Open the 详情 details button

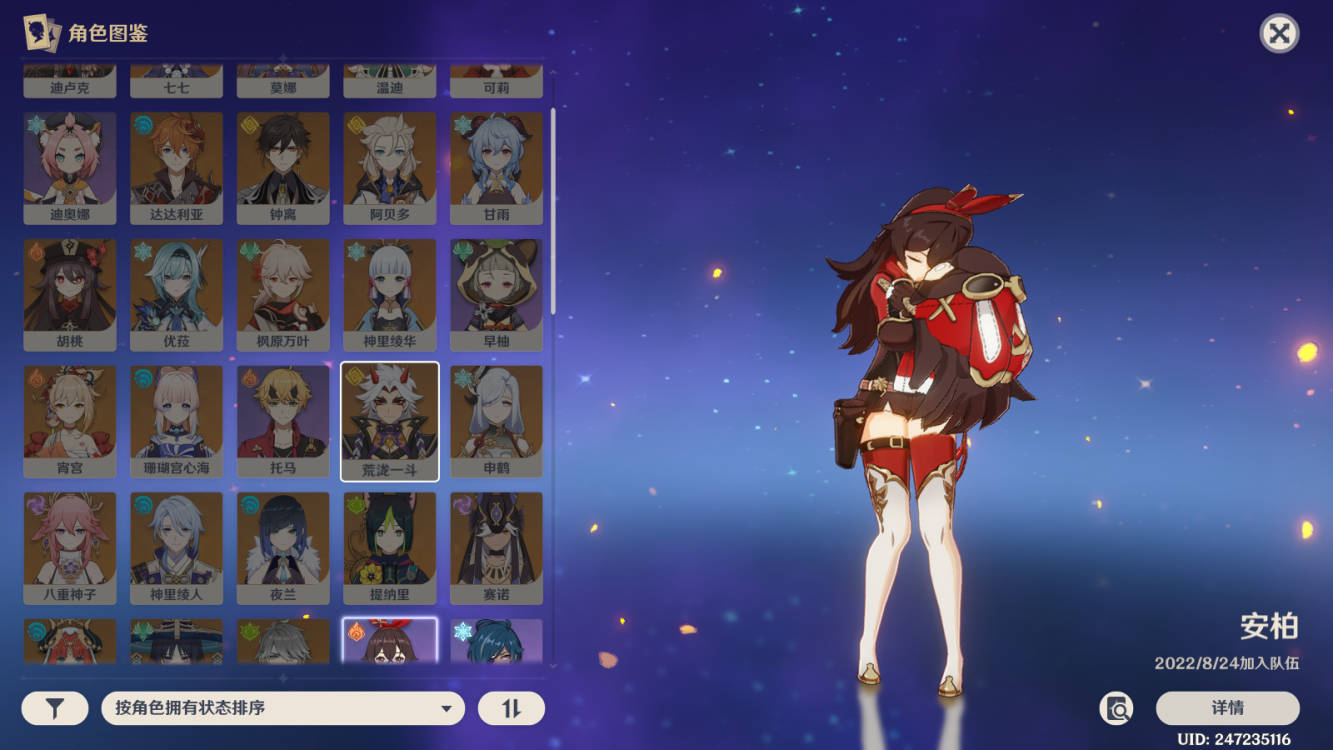tap(1227, 708)
